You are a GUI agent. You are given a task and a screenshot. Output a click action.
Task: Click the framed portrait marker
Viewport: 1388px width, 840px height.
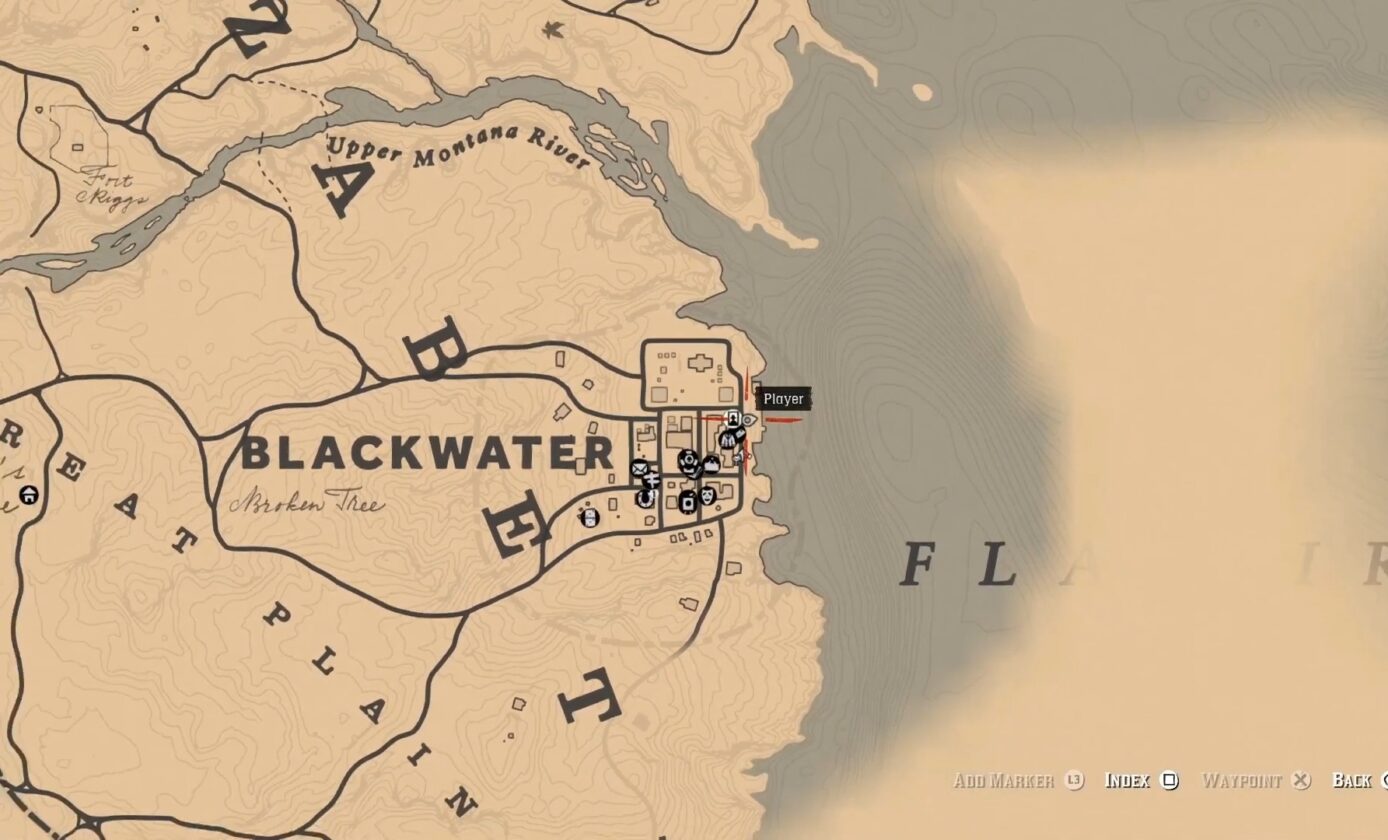click(734, 418)
